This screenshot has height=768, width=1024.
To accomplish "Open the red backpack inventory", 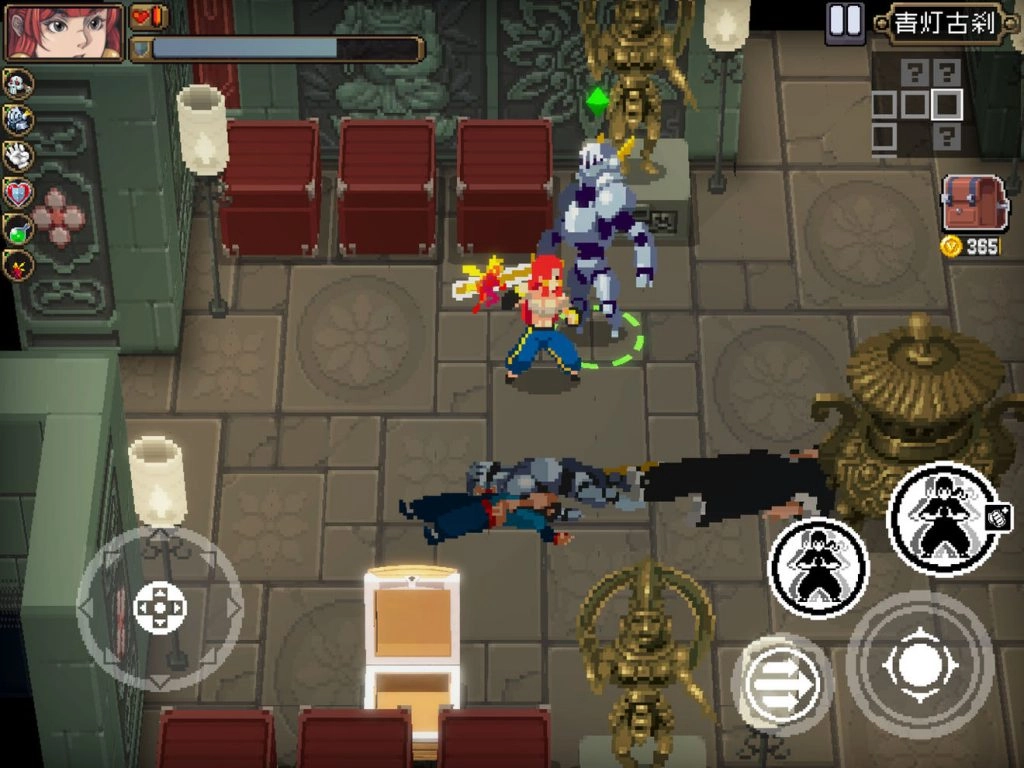I will coord(973,203).
